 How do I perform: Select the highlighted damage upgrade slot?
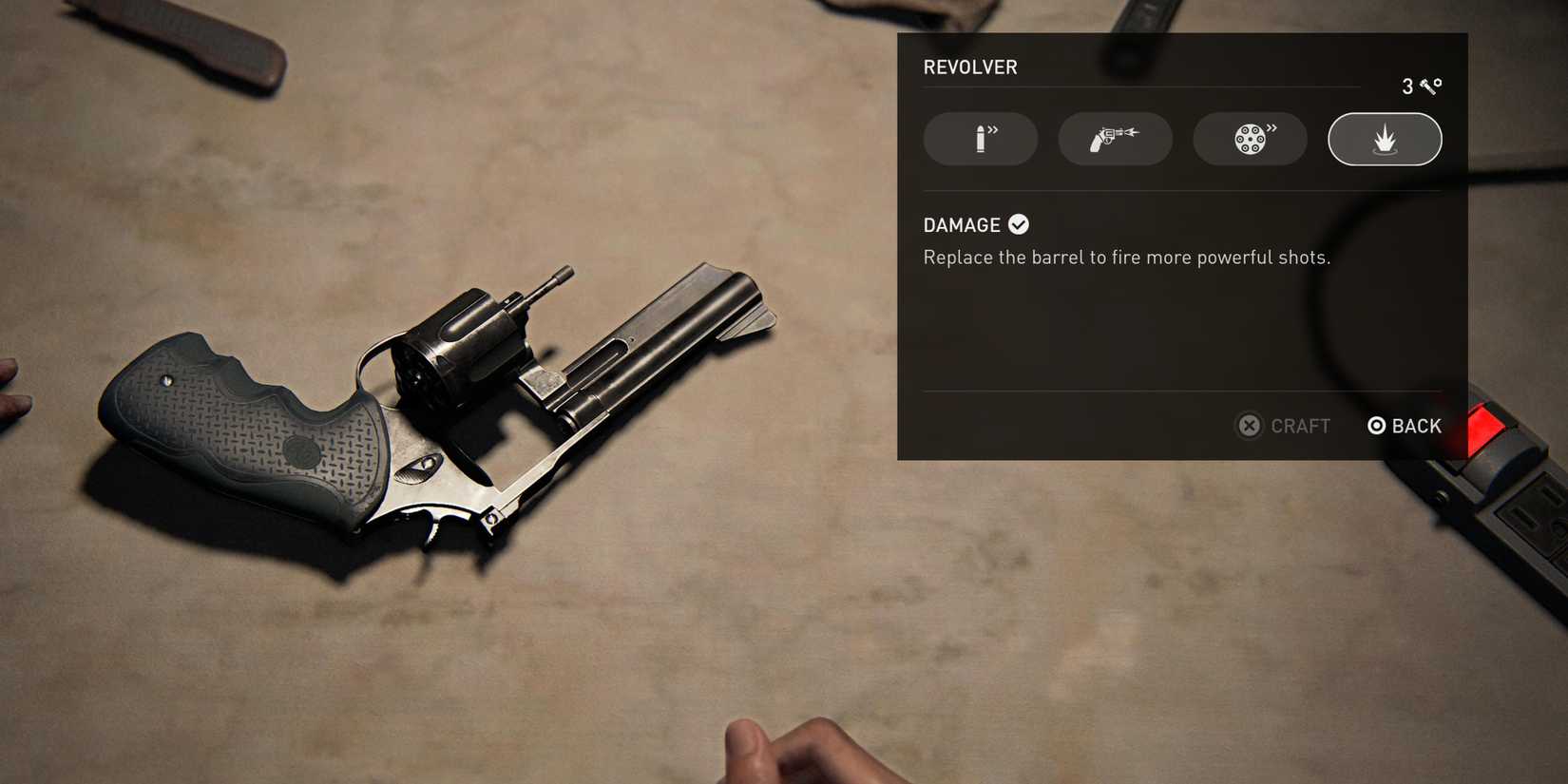[x=1385, y=139]
